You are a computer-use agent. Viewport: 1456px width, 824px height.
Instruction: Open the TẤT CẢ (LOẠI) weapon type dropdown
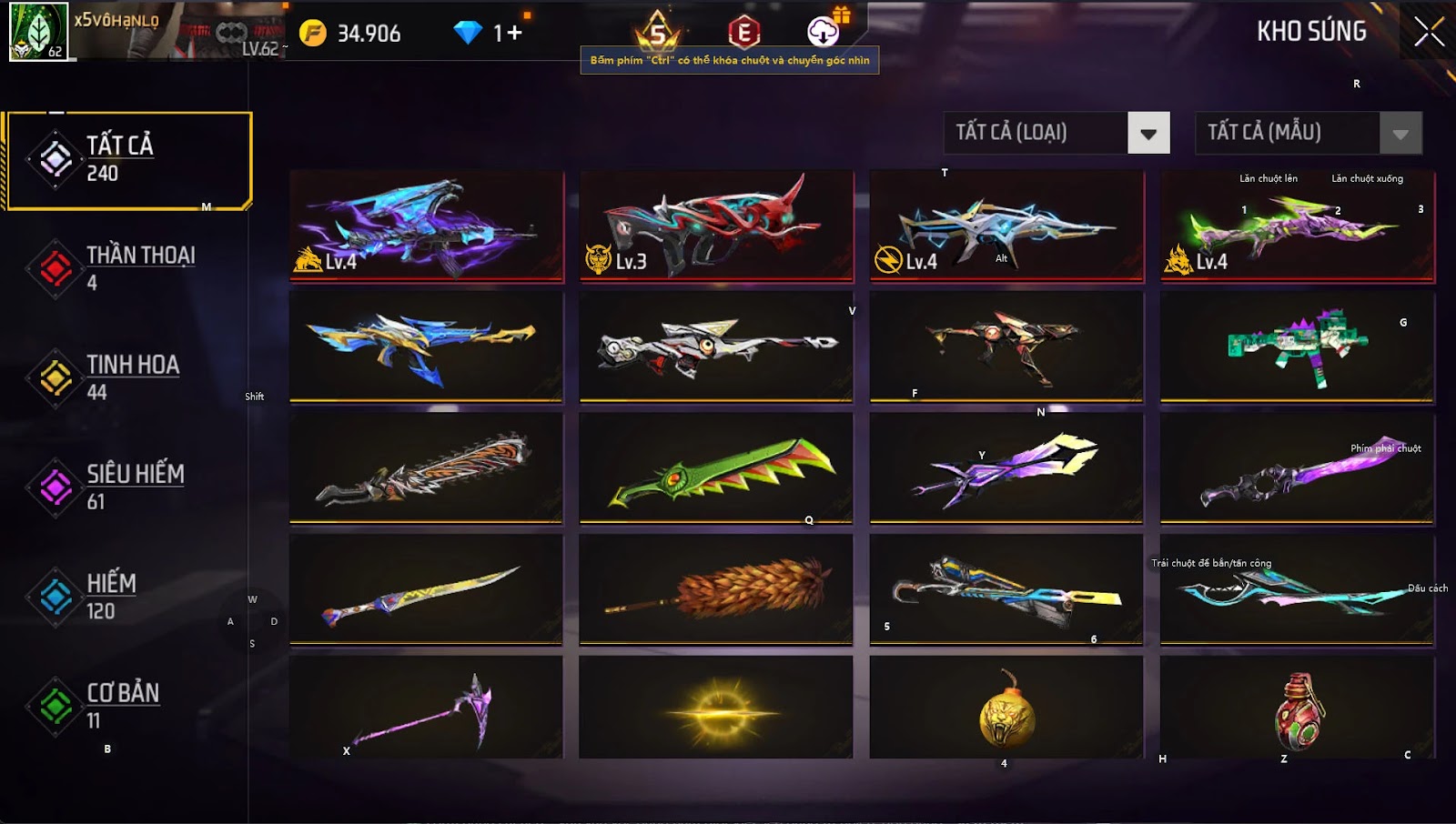[x=1037, y=133]
